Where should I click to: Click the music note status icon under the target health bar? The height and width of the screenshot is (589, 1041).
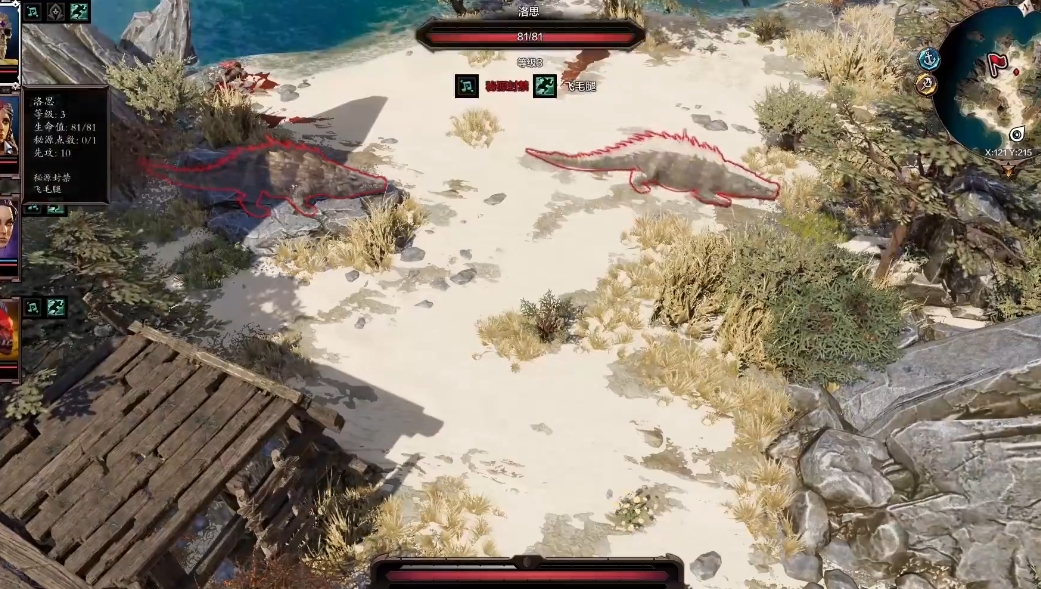point(467,86)
